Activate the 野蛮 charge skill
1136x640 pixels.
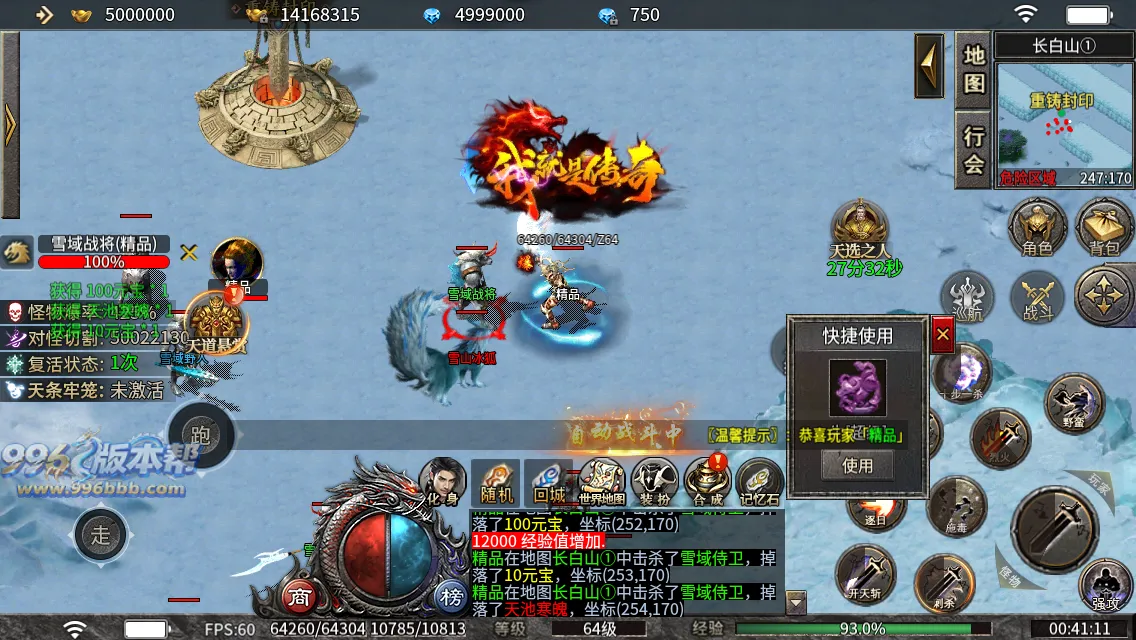[x=1074, y=403]
